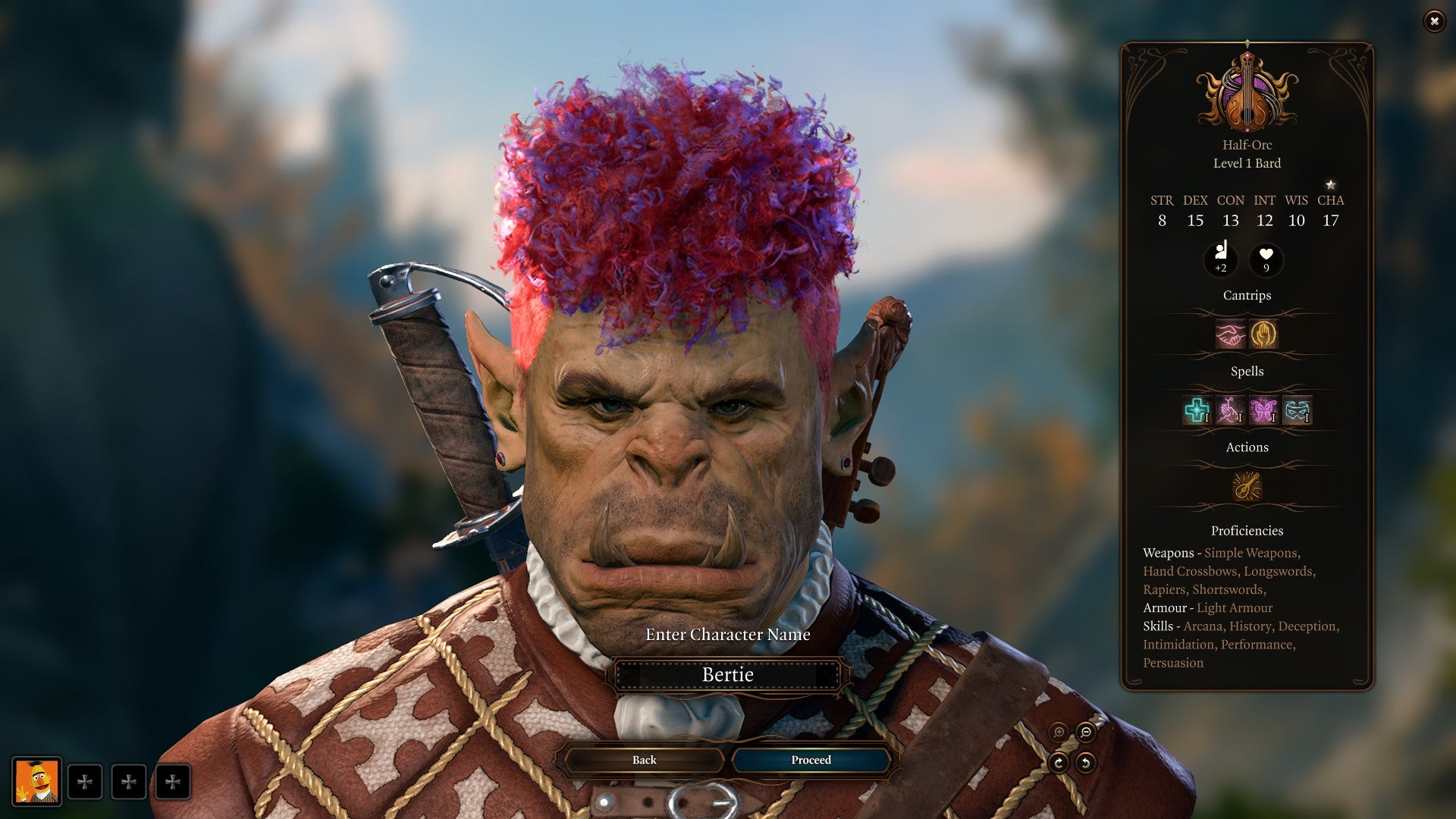
Task: Inspect the pink snapping fingers spell icon
Action: pos(1230,410)
